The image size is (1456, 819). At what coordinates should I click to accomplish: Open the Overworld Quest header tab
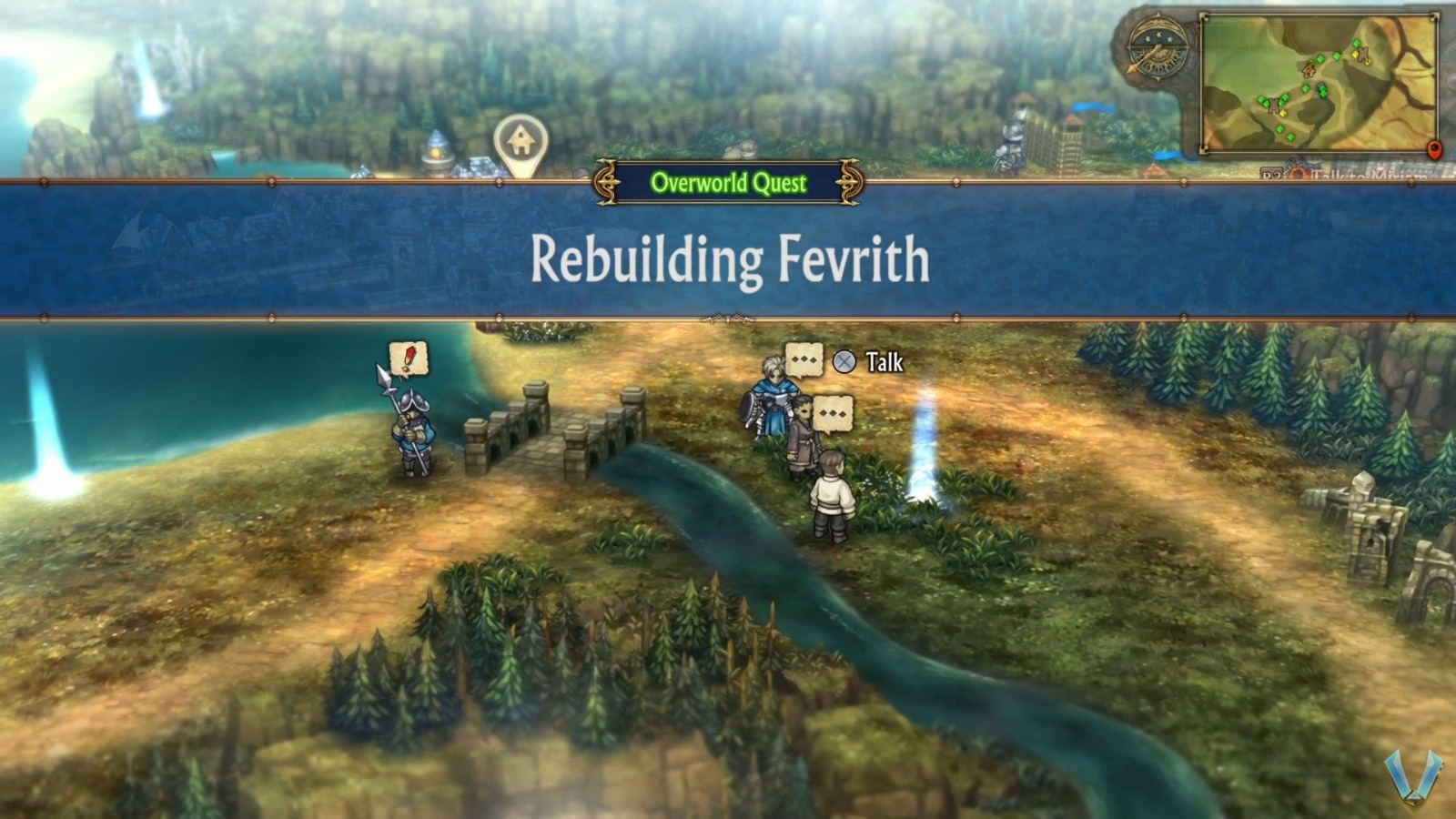click(728, 185)
